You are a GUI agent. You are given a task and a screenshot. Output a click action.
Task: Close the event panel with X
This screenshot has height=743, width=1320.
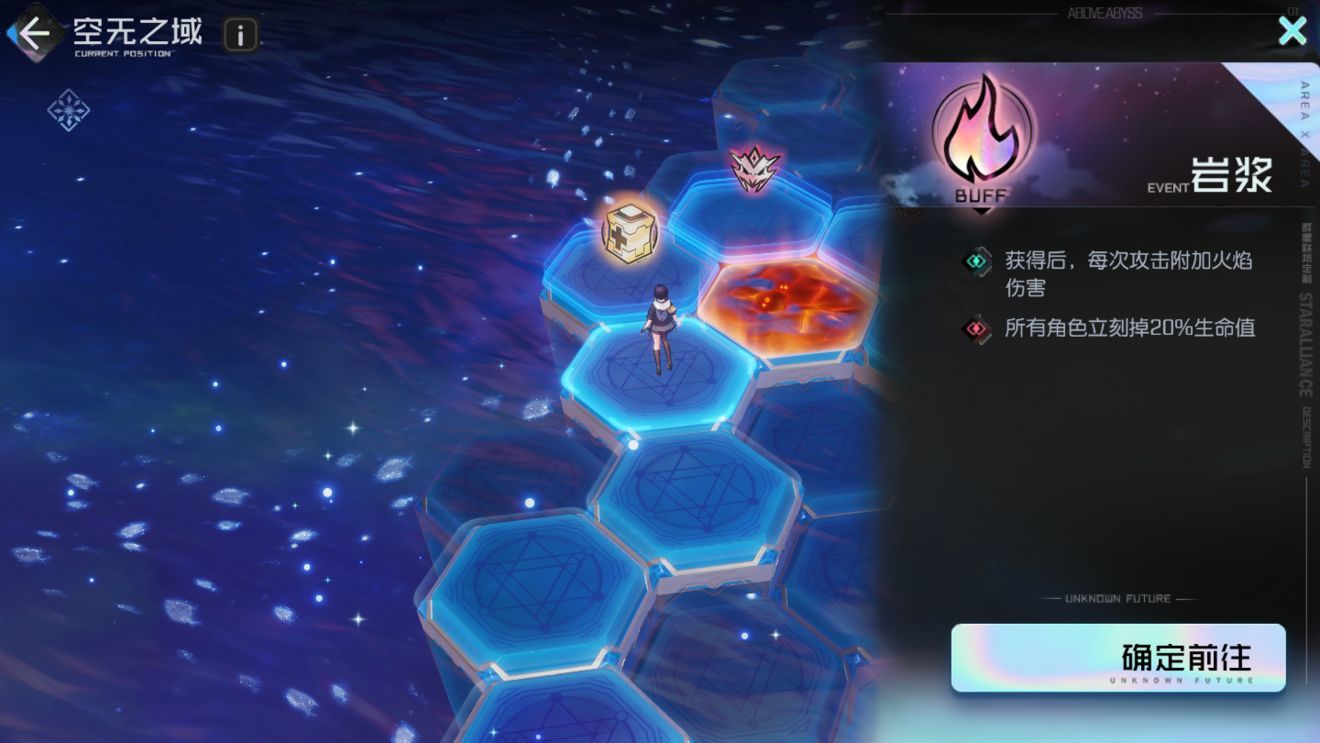(1292, 31)
